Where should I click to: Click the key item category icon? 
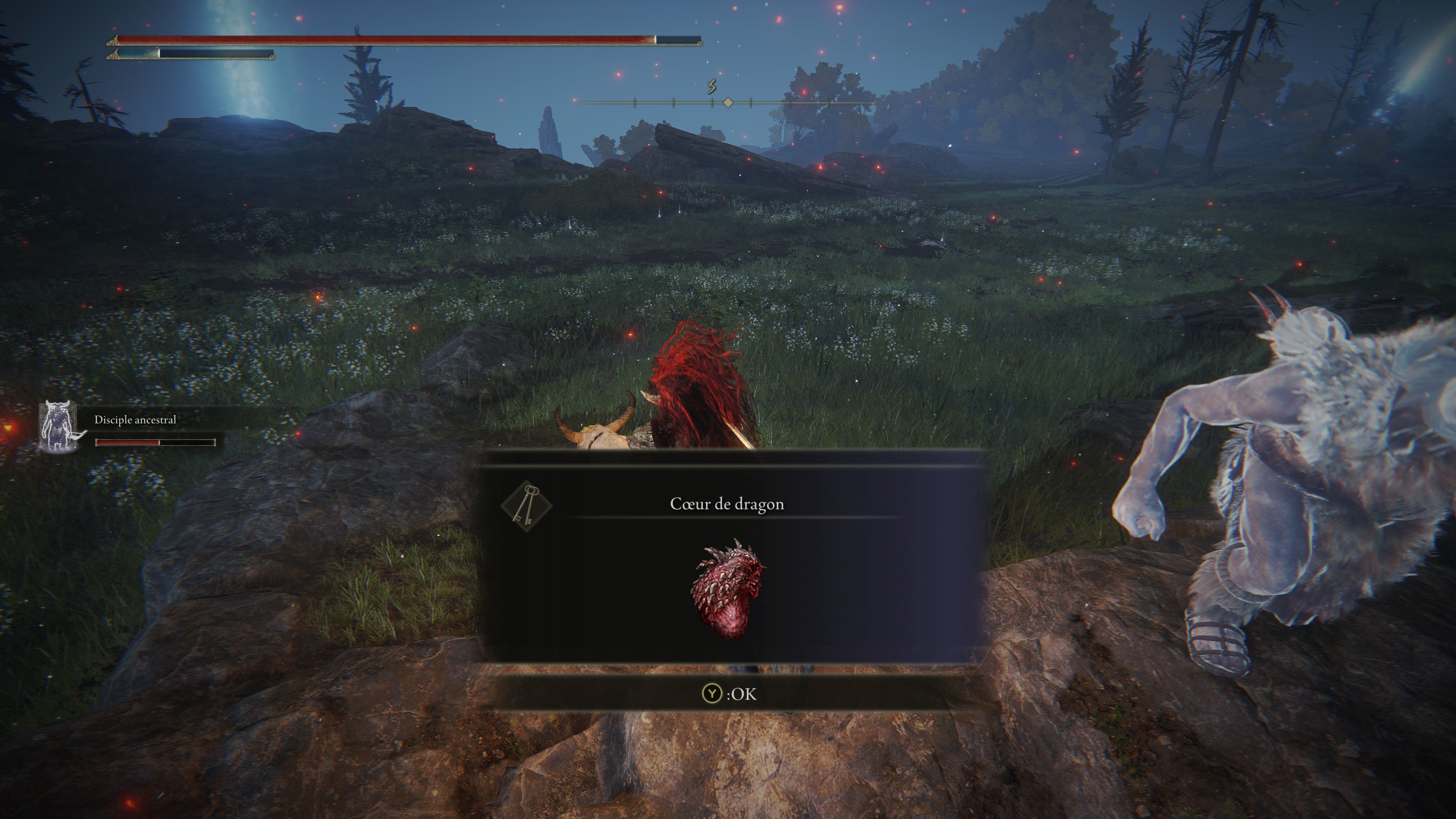click(526, 505)
